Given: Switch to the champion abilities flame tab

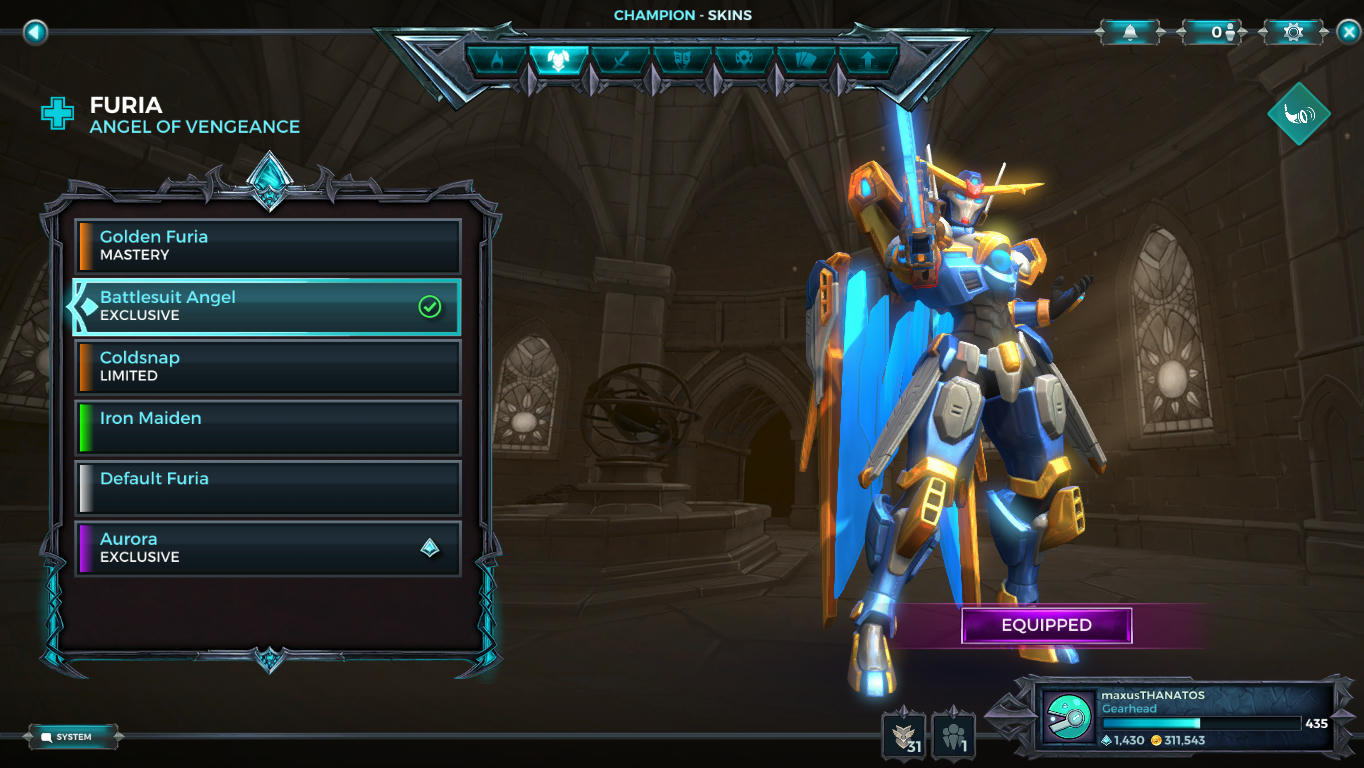Looking at the screenshot, I should coord(498,60).
